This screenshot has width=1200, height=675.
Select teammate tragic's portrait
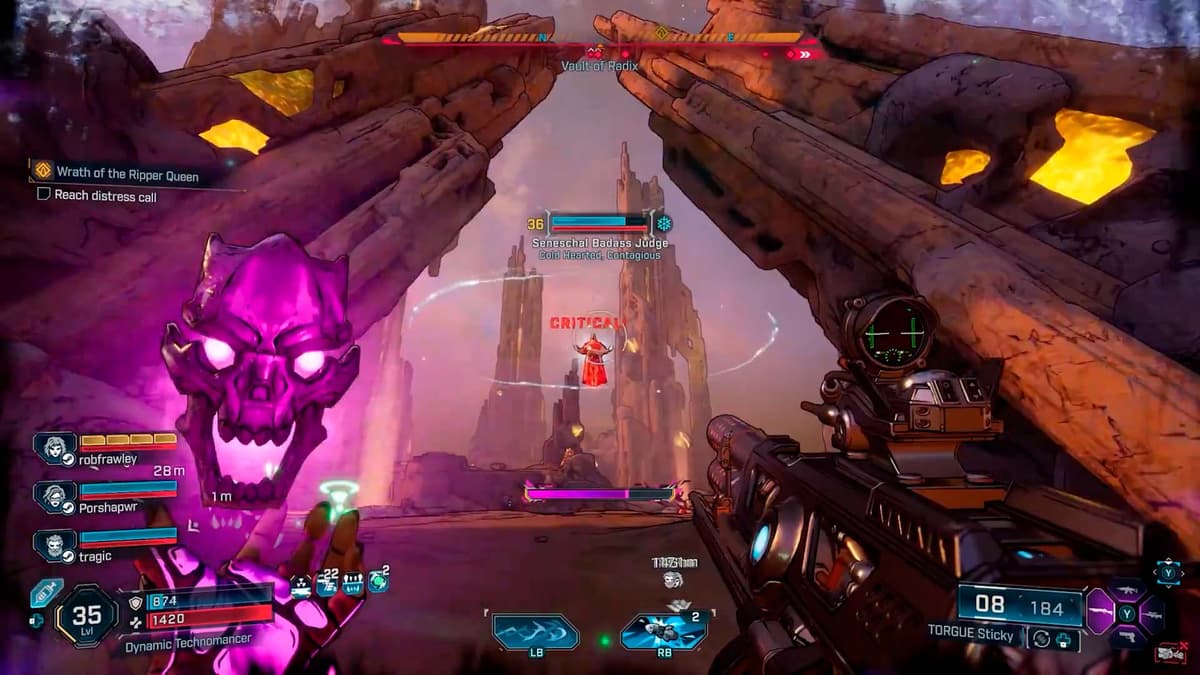tap(54, 545)
